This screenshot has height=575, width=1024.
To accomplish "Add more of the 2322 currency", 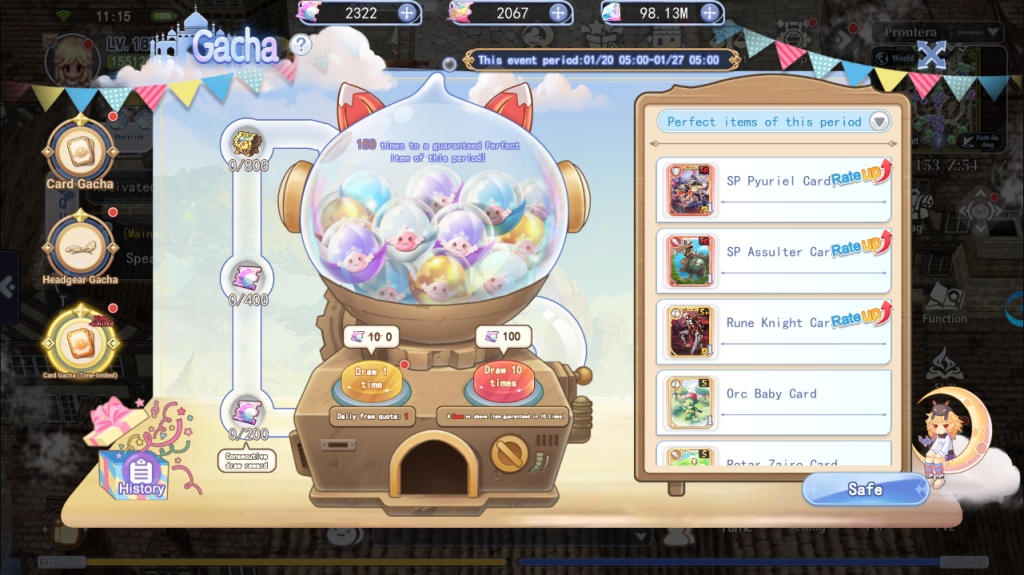I will tap(407, 13).
